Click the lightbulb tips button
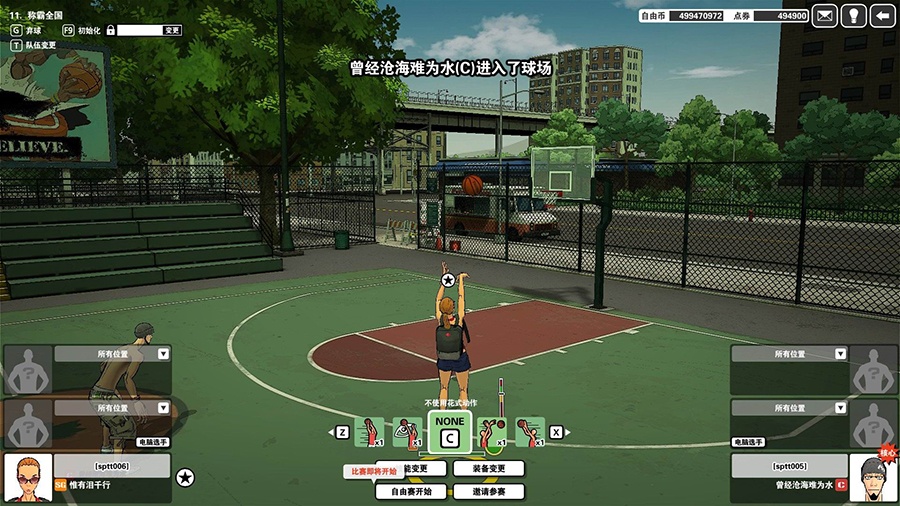This screenshot has width=900, height=506. coord(853,15)
